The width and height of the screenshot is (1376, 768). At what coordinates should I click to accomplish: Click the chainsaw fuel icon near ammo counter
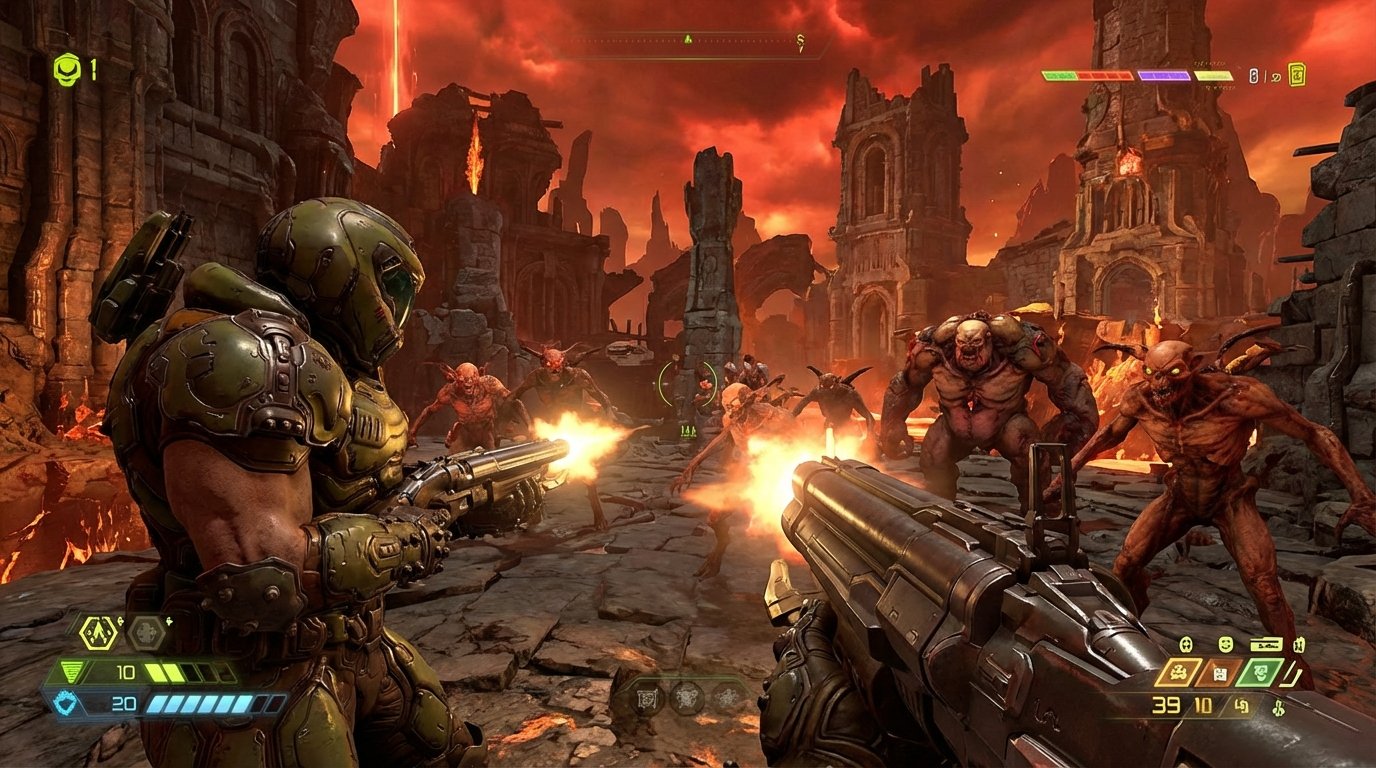click(x=1241, y=705)
